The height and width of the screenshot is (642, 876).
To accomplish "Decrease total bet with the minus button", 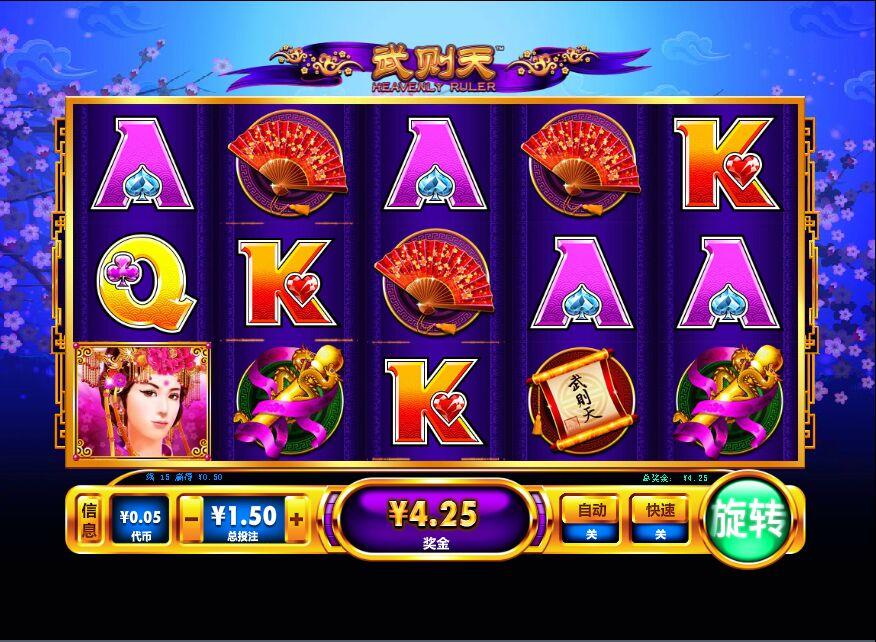I will [191, 519].
